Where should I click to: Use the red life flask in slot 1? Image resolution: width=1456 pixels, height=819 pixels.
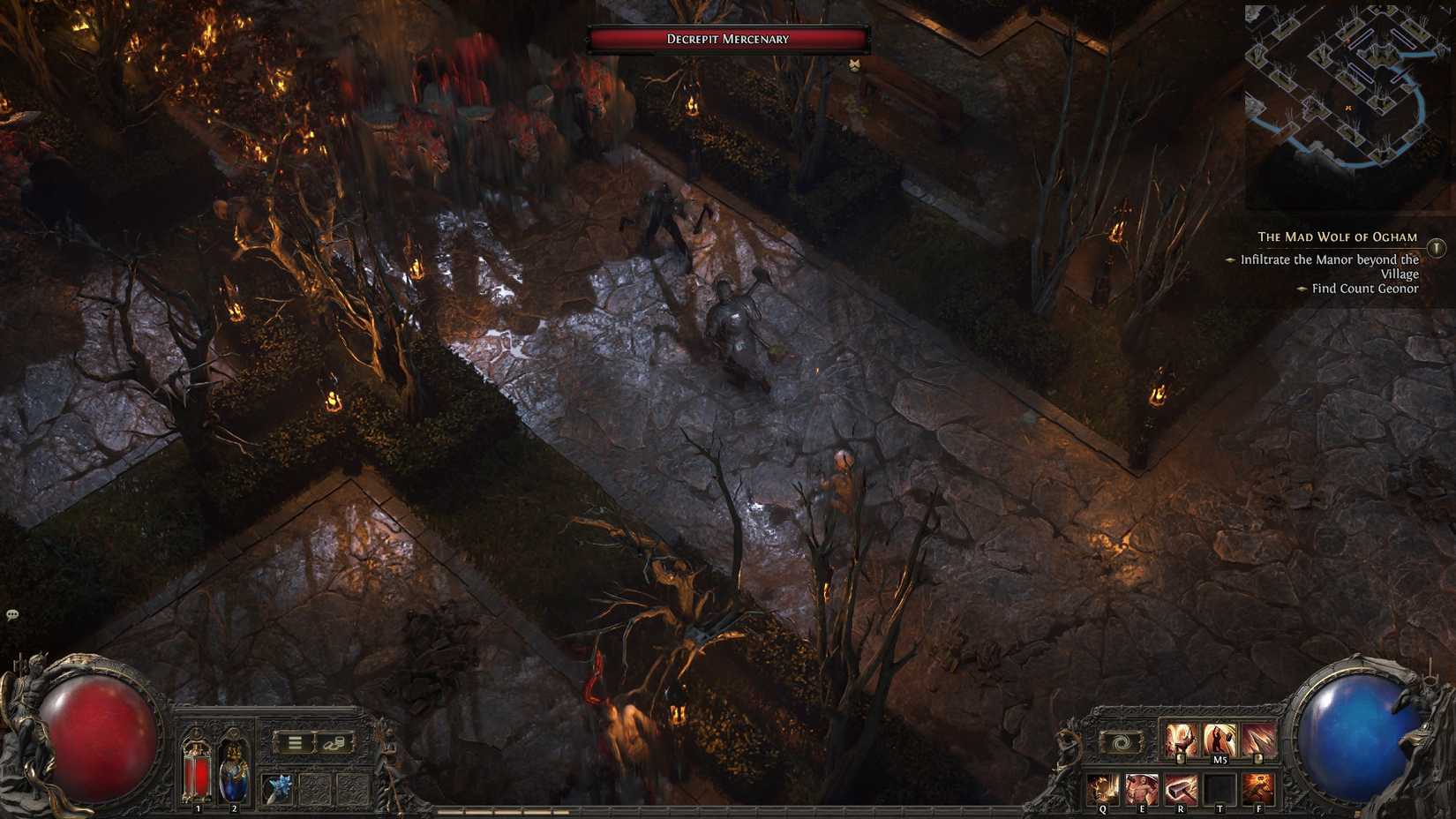[197, 773]
